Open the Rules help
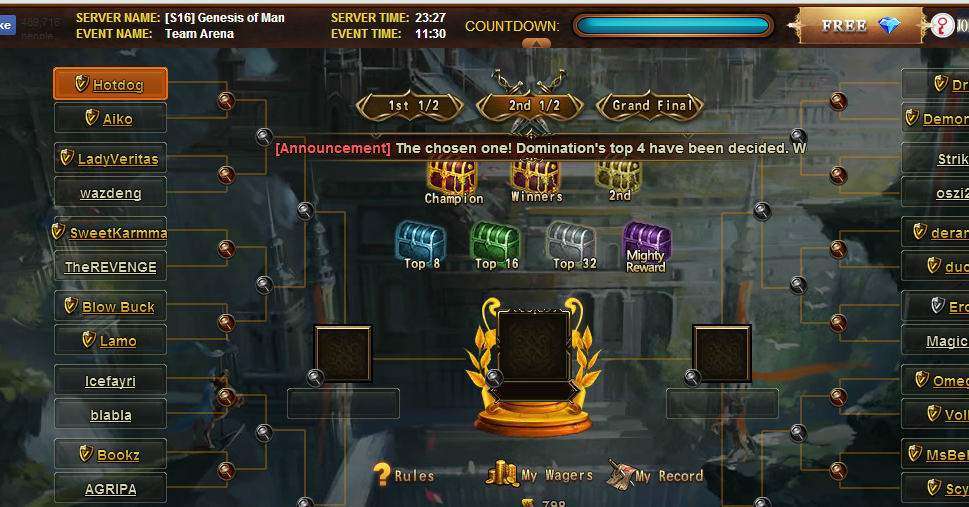The width and height of the screenshot is (969, 507). click(x=404, y=475)
